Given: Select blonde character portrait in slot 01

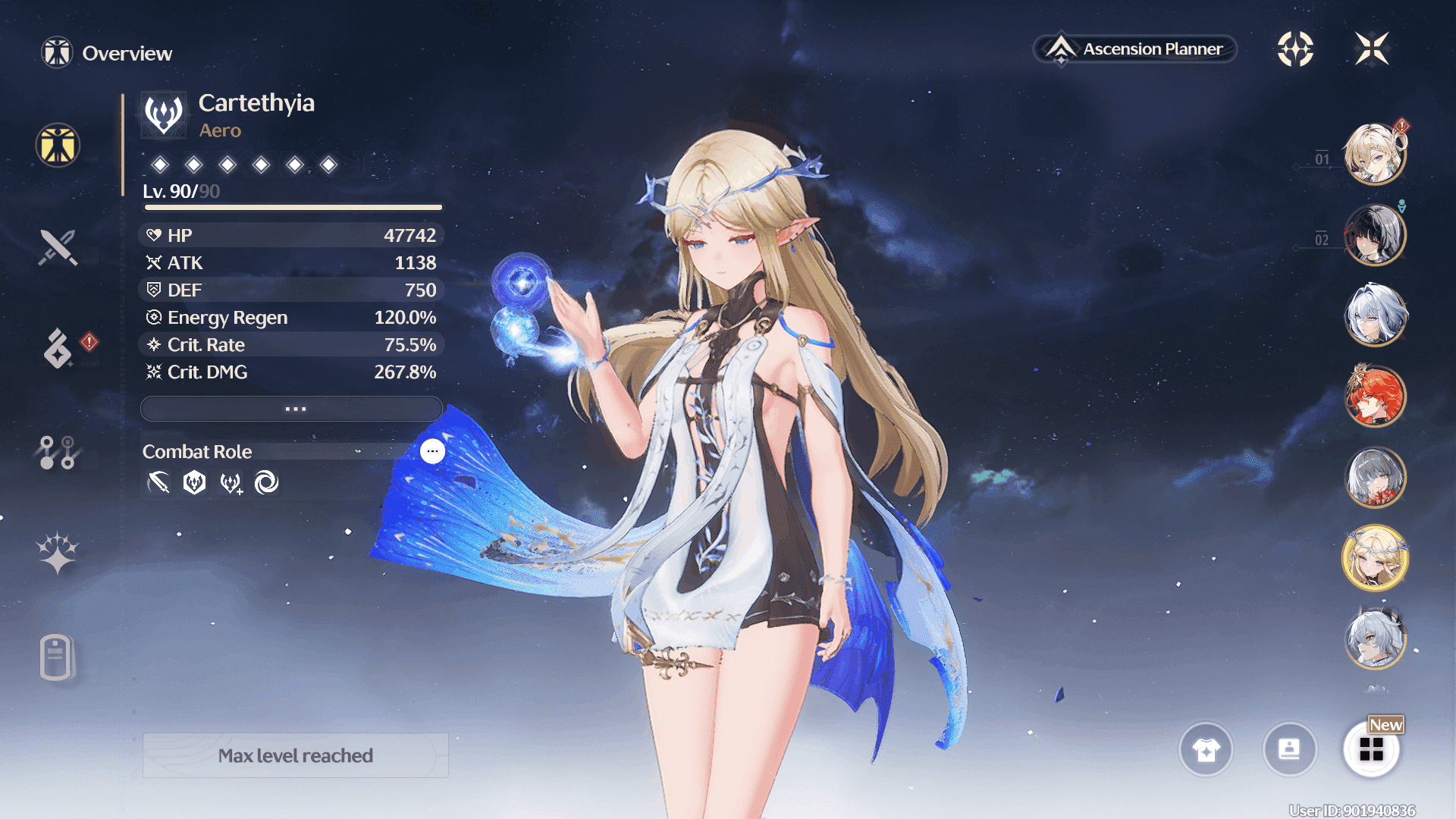Looking at the screenshot, I should click(x=1375, y=155).
